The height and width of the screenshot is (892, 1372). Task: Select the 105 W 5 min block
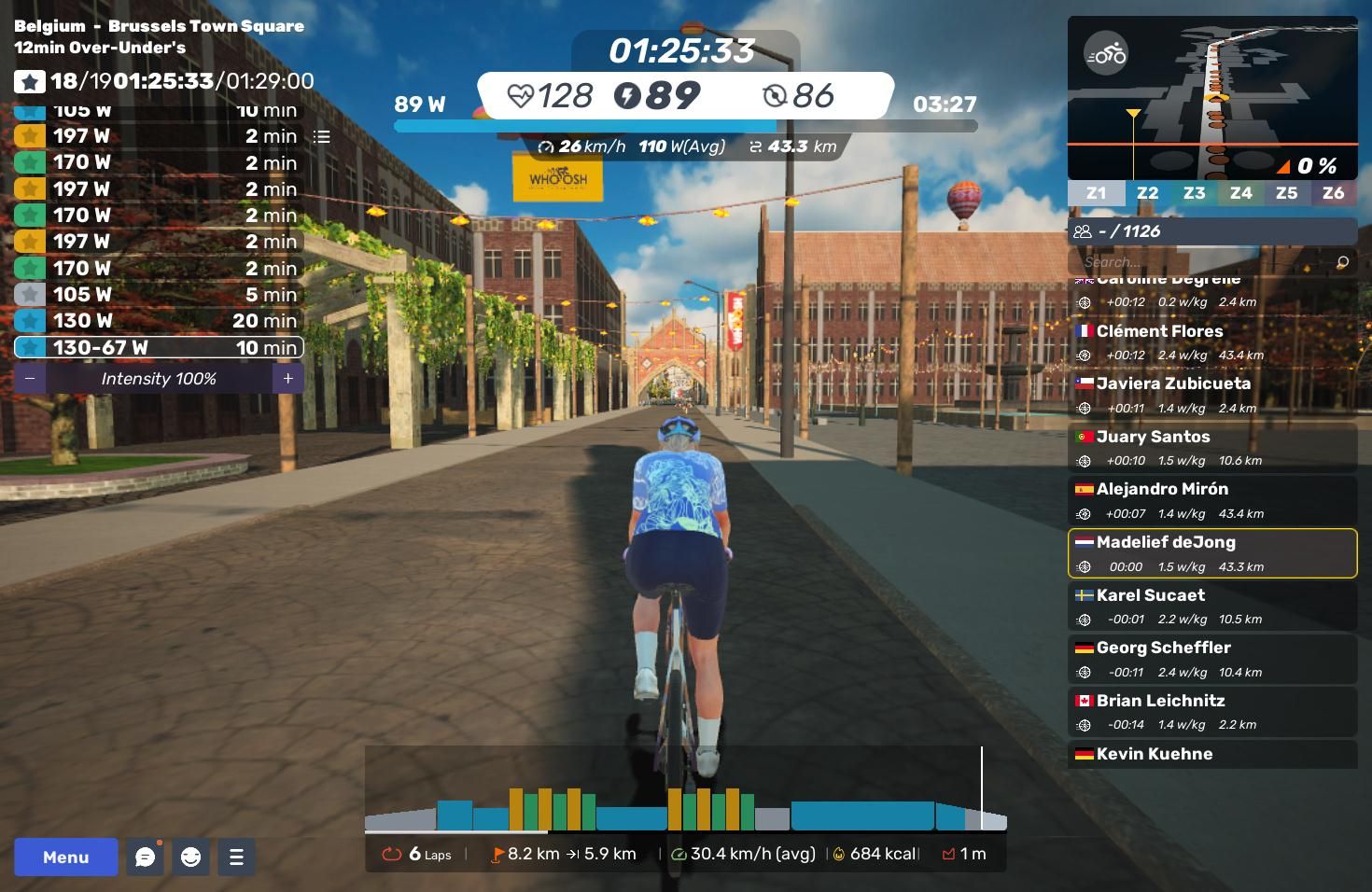pyautogui.click(x=159, y=295)
